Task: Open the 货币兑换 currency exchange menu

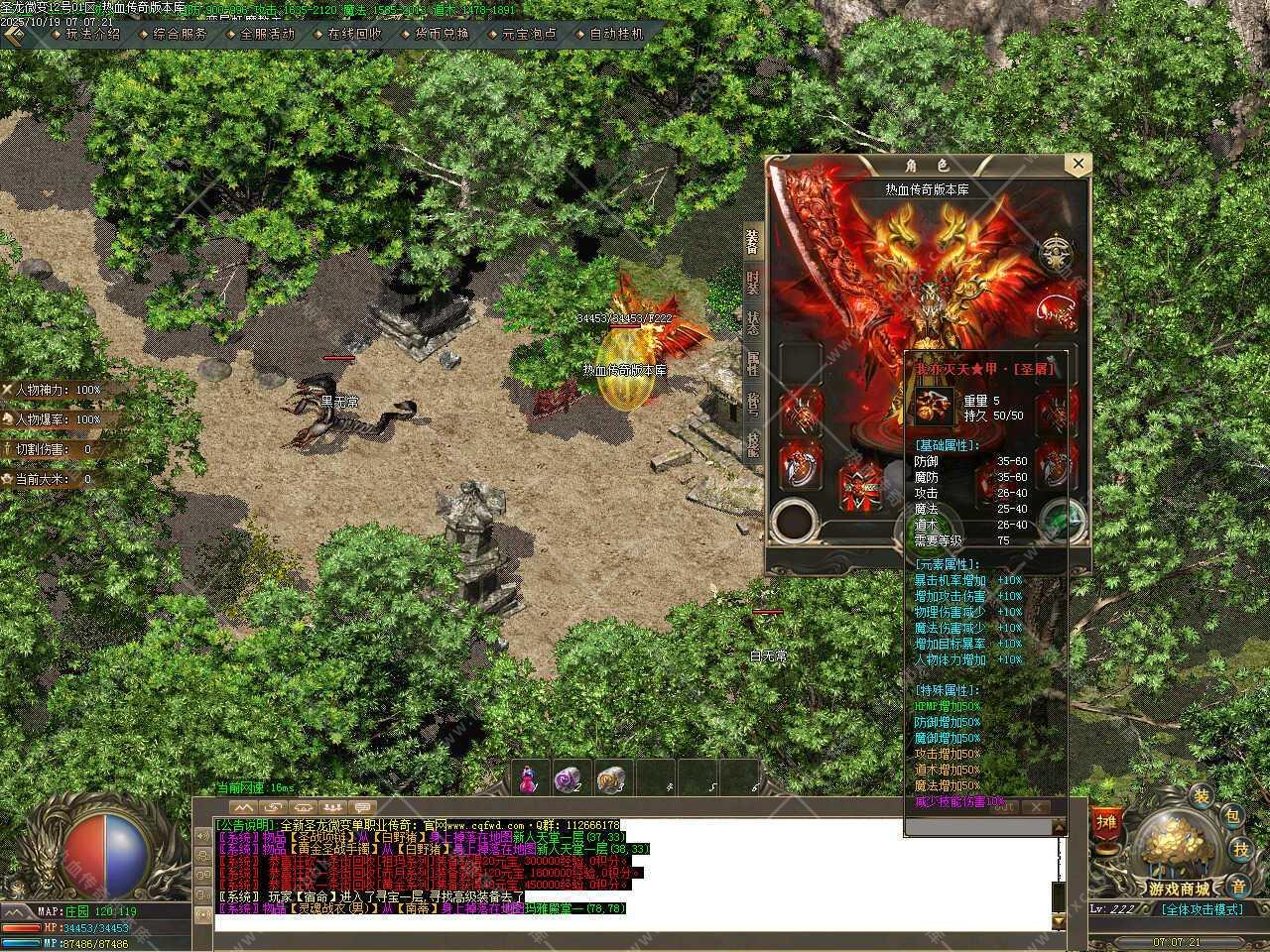Action: click(442, 33)
